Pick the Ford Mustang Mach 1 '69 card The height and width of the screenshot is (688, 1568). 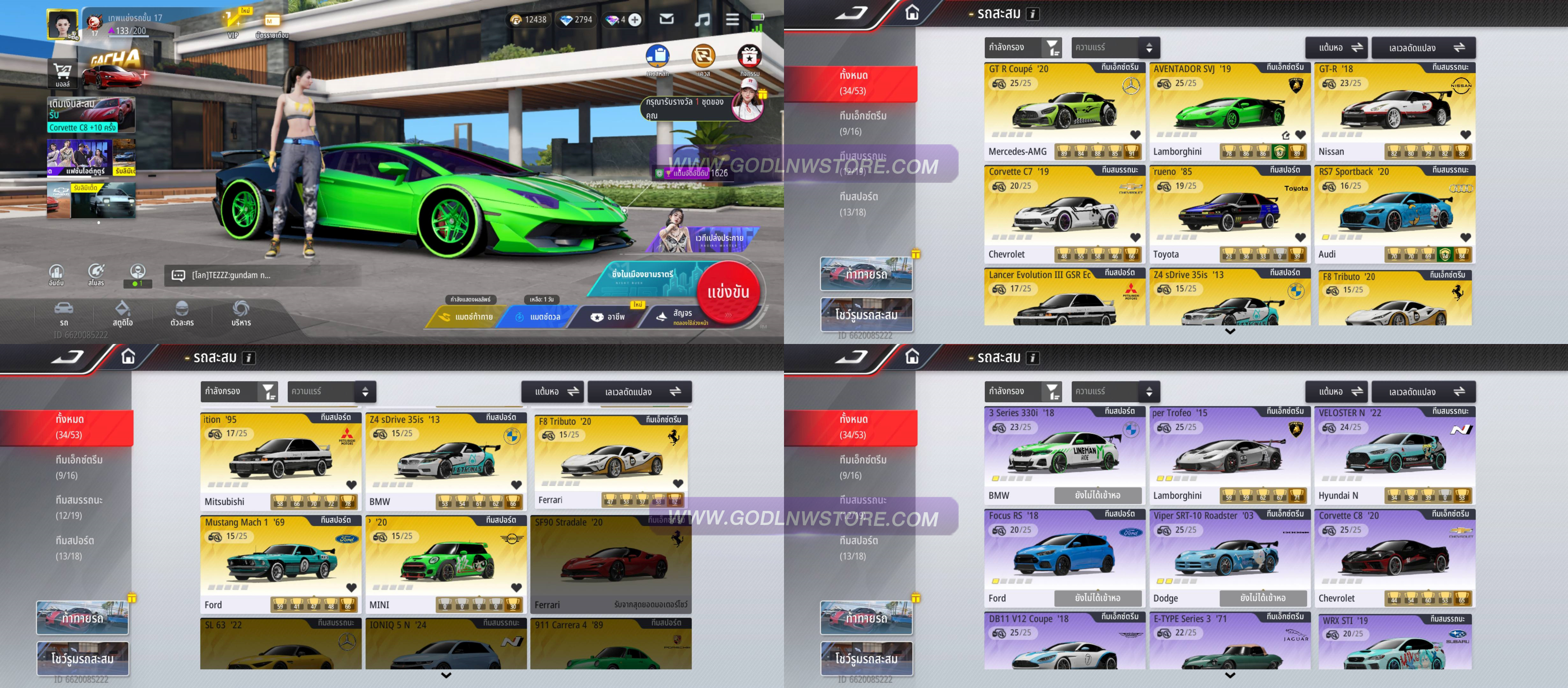280,563
